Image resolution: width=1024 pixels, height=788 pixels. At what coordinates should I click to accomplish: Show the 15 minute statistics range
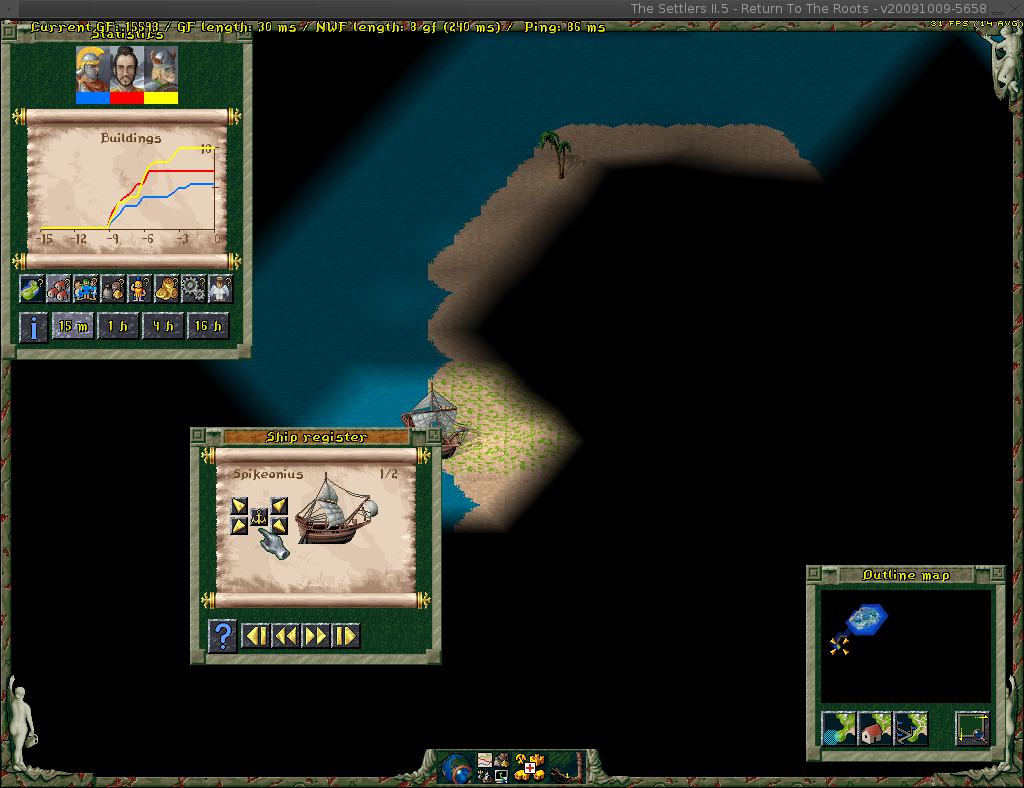[72, 326]
